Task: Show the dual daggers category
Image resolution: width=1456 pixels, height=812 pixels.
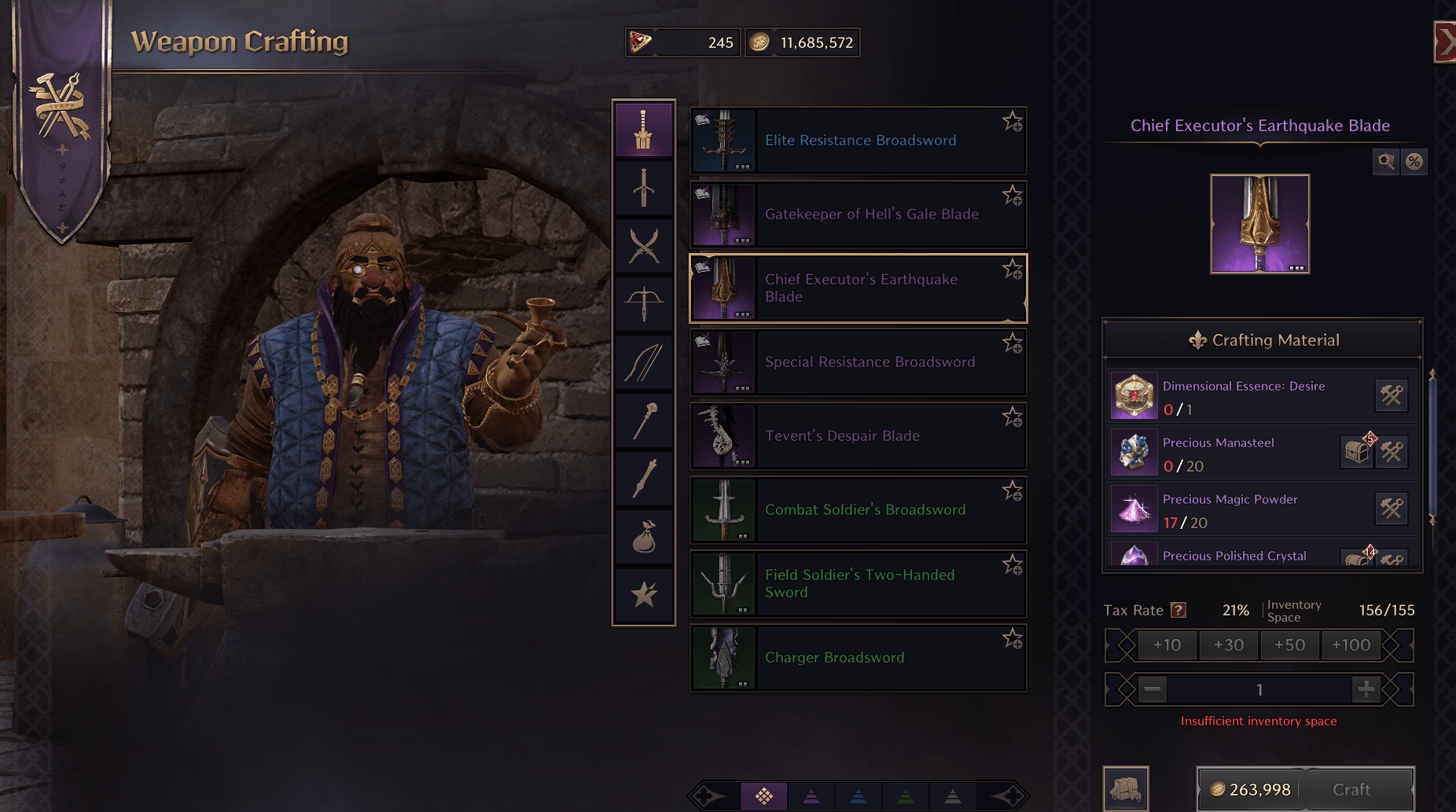Action: [x=644, y=246]
